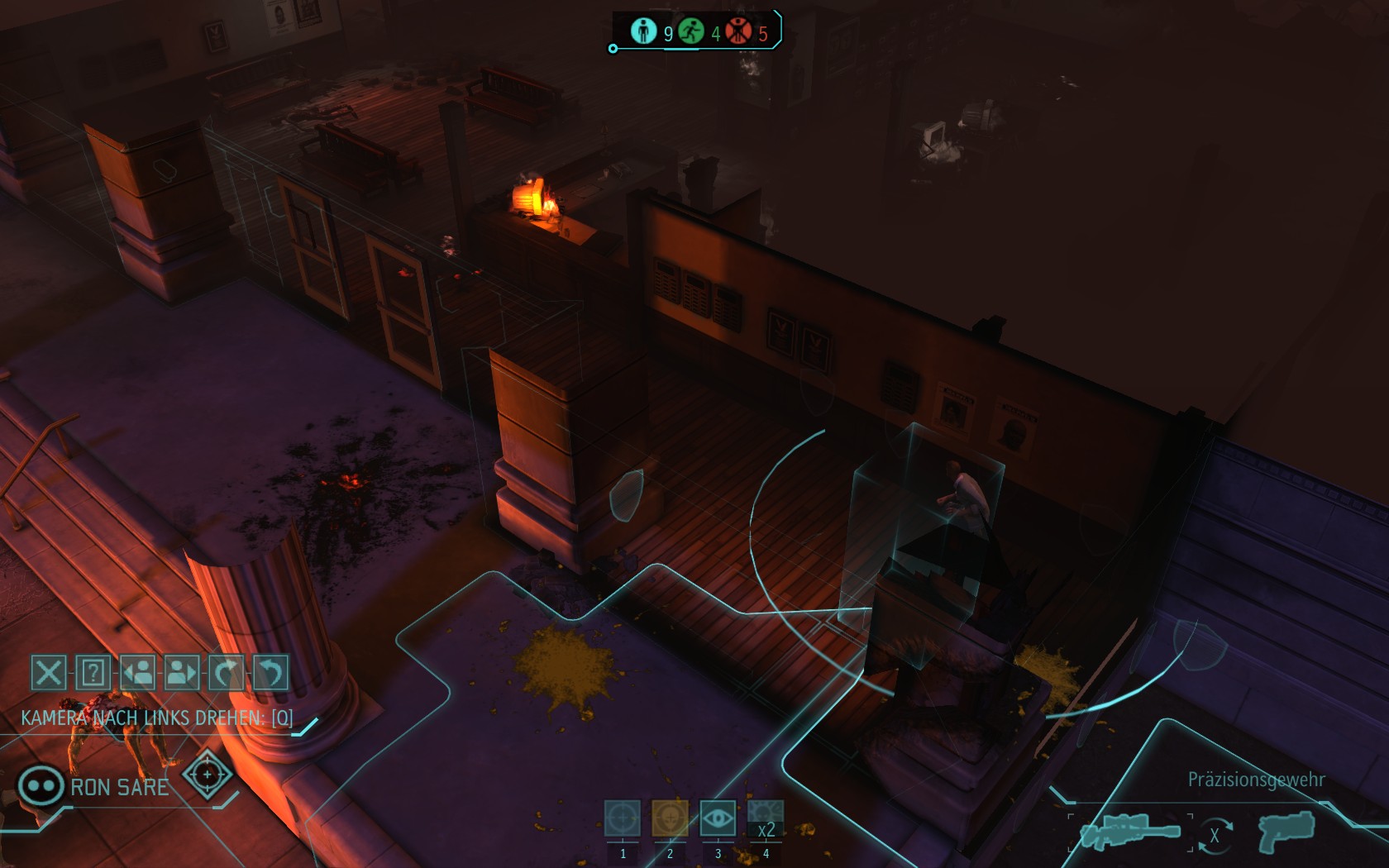This screenshot has width=1389, height=868.
Task: Open the question mark soldier info button
Action: pos(93,673)
